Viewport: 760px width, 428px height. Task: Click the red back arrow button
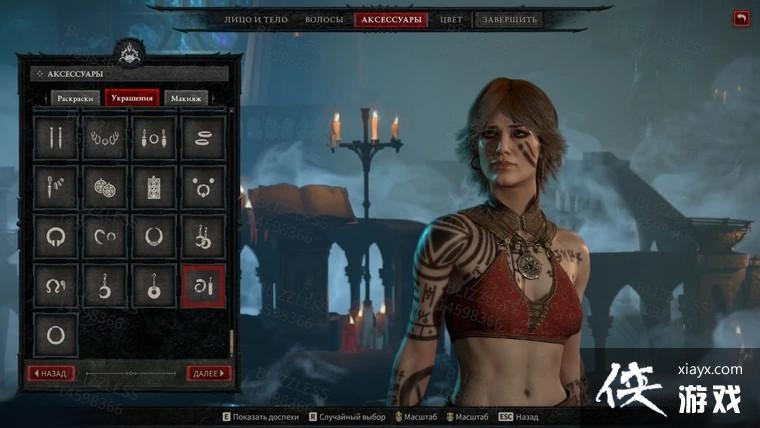(x=741, y=18)
